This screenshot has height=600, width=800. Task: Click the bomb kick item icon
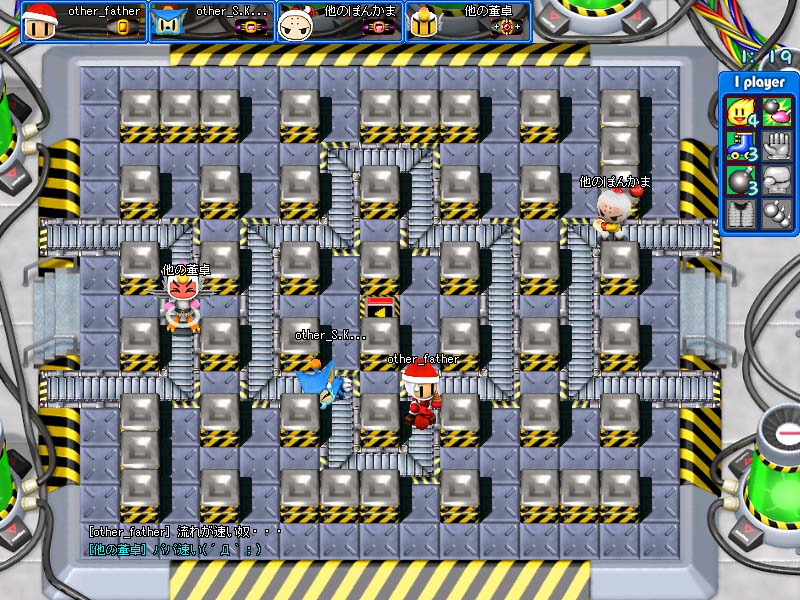coord(775,112)
